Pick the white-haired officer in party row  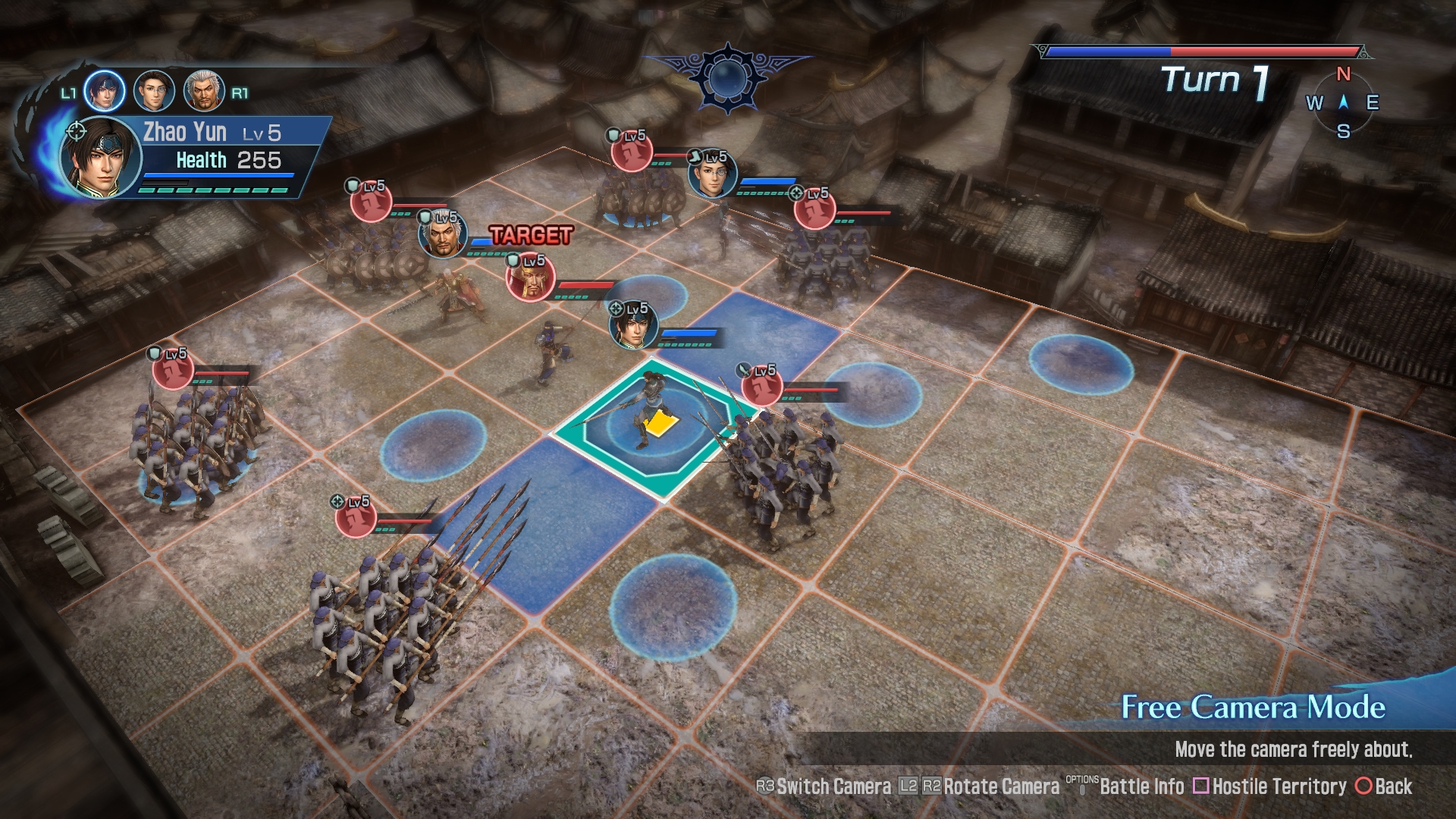click(204, 91)
